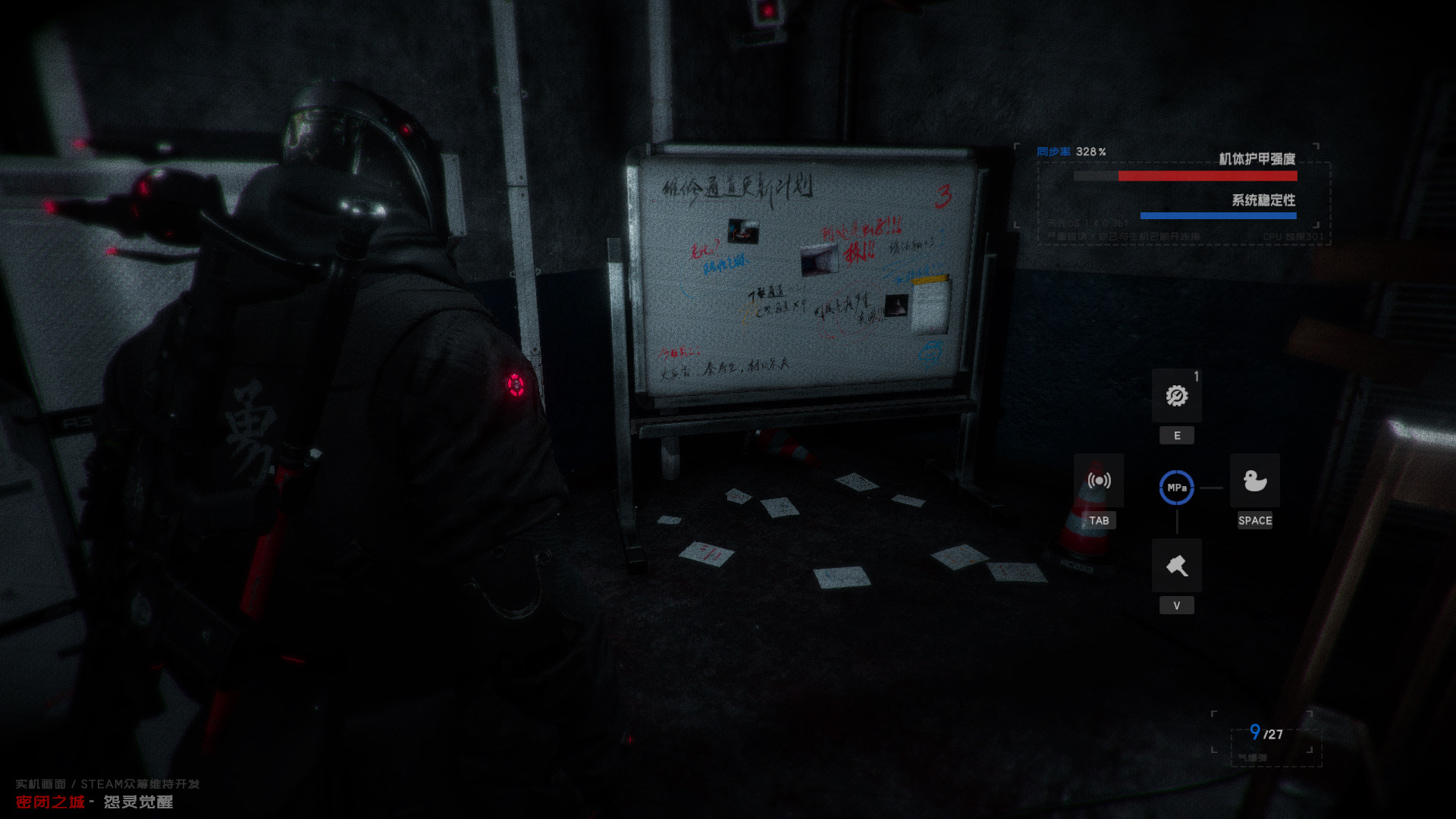
Task: Toggle the V key label under the hammer
Action: click(1176, 605)
